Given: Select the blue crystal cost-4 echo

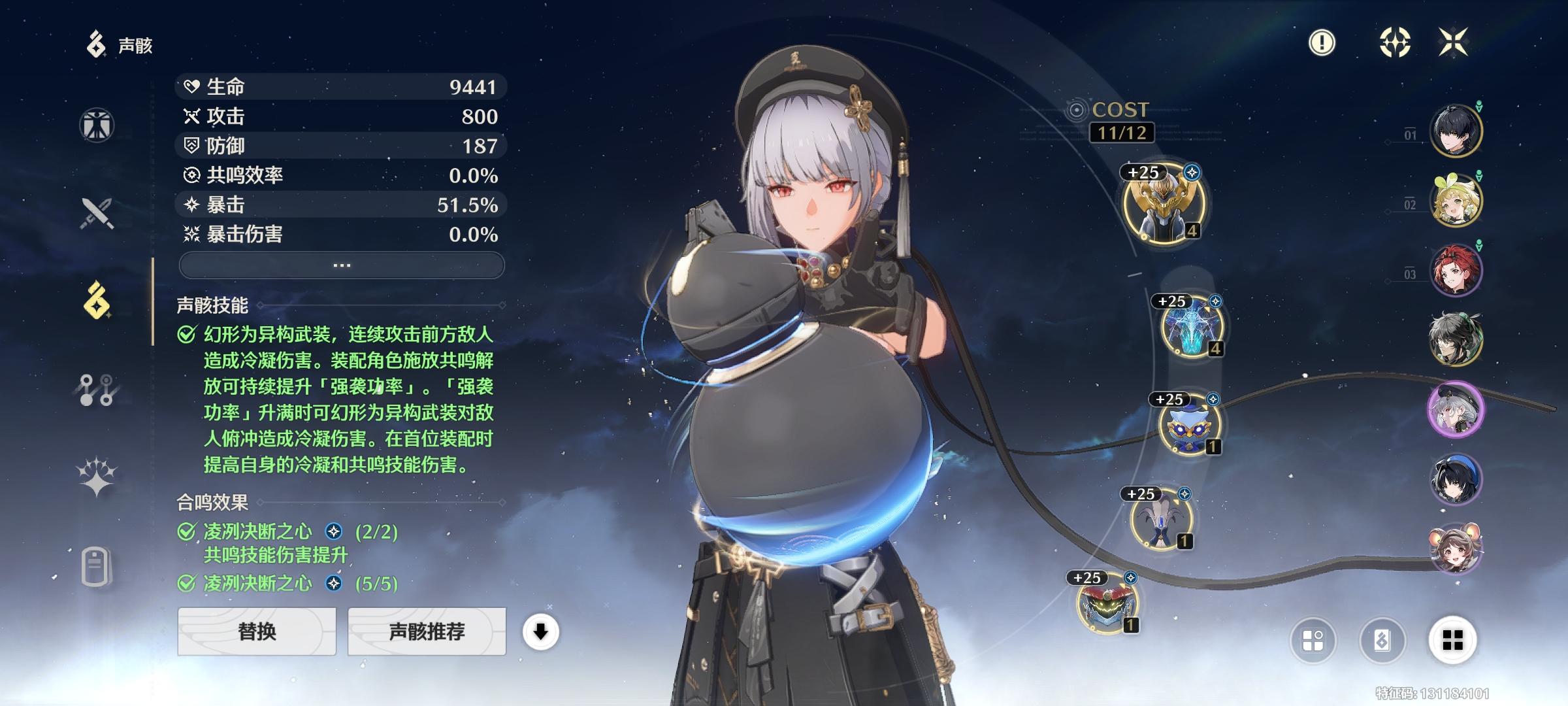Looking at the screenshot, I should [1190, 327].
